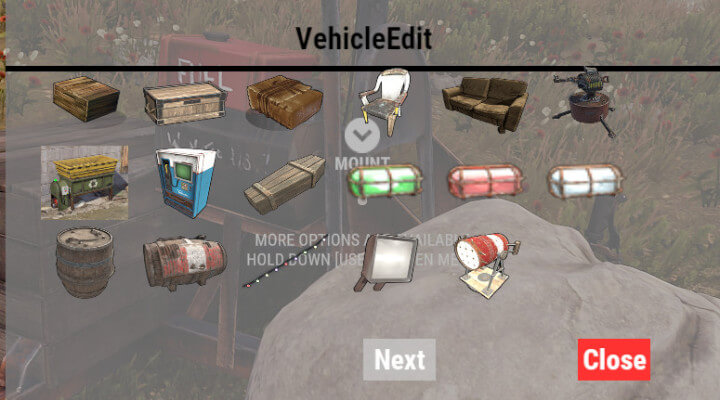Viewport: 720px width, 400px height.
Task: Go to the Next page
Action: [399, 360]
